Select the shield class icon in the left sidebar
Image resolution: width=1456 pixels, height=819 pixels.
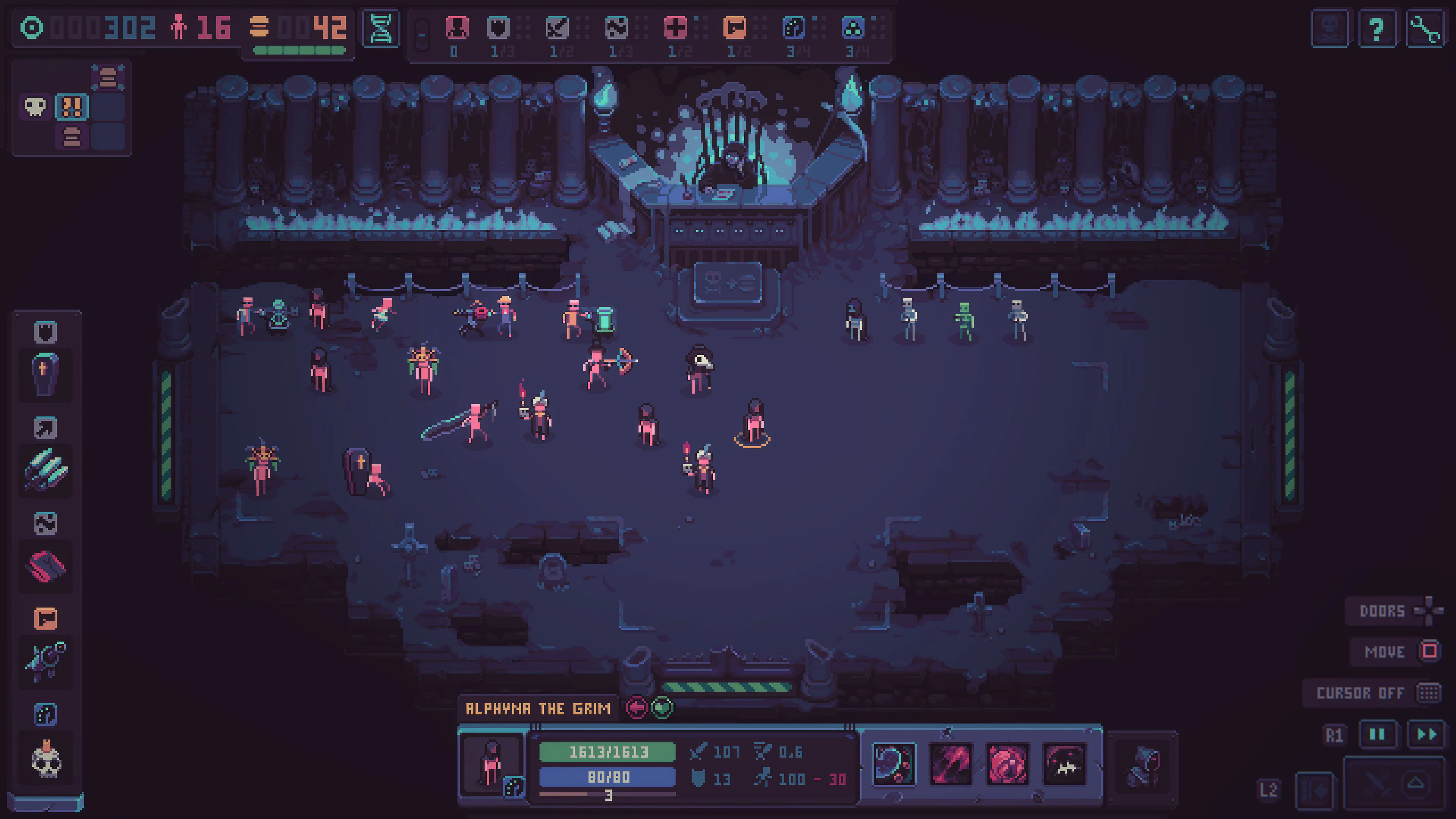coord(45,333)
